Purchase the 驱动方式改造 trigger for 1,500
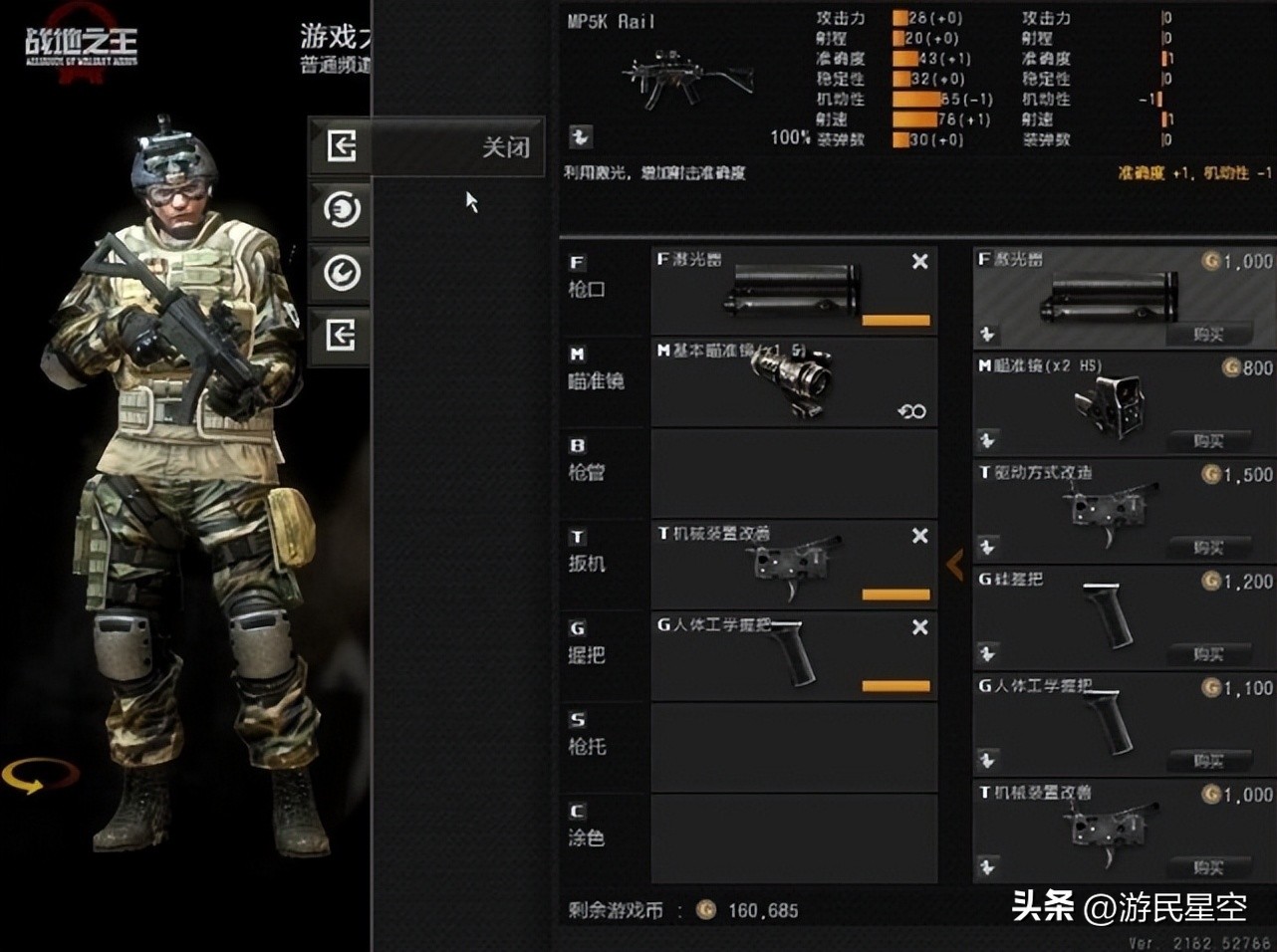 point(1207,548)
